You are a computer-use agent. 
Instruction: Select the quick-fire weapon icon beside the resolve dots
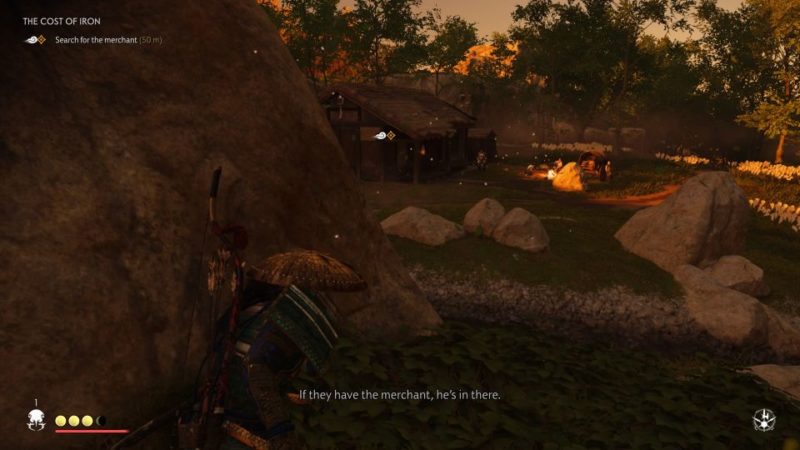click(36, 420)
